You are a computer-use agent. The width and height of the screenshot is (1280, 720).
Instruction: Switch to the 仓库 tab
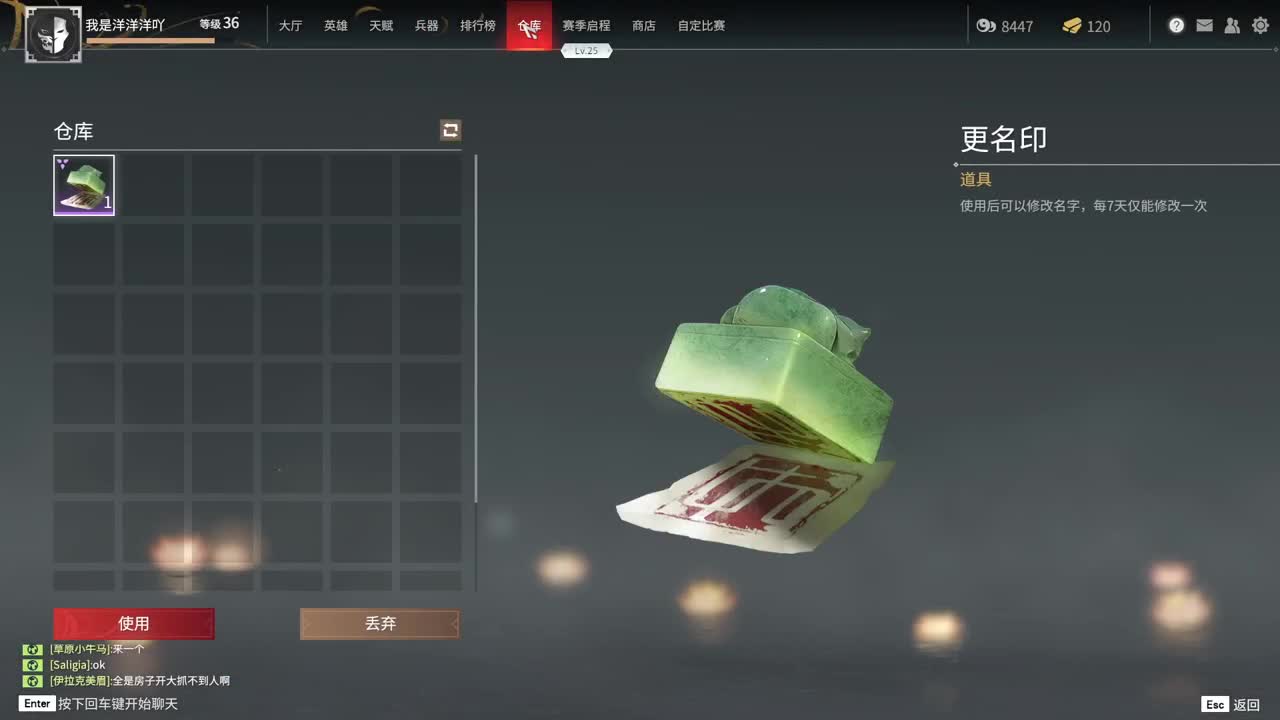coord(529,25)
